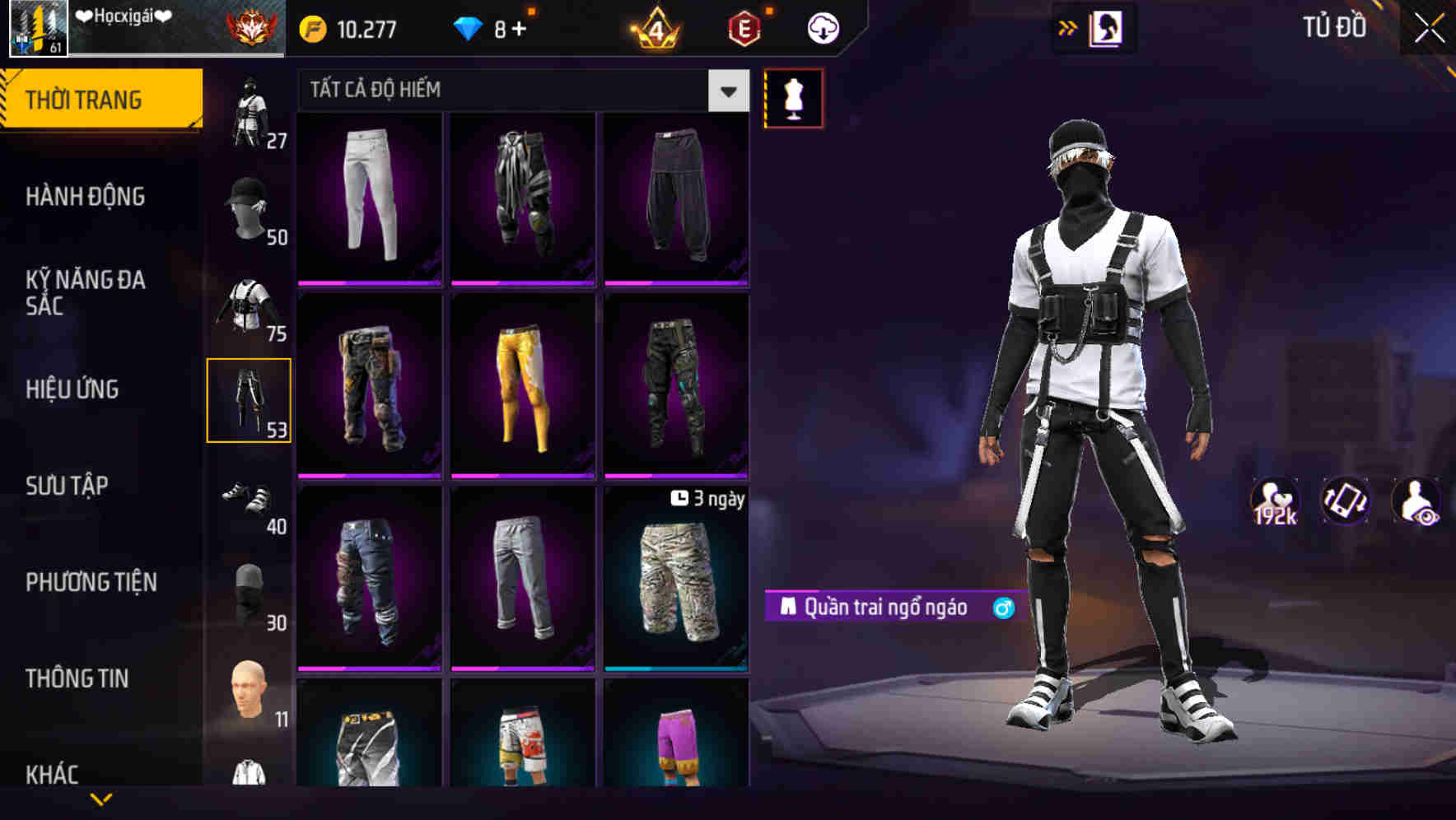Screen dimensions: 1456x820
Task: Click the red E event badge
Action: 743,27
